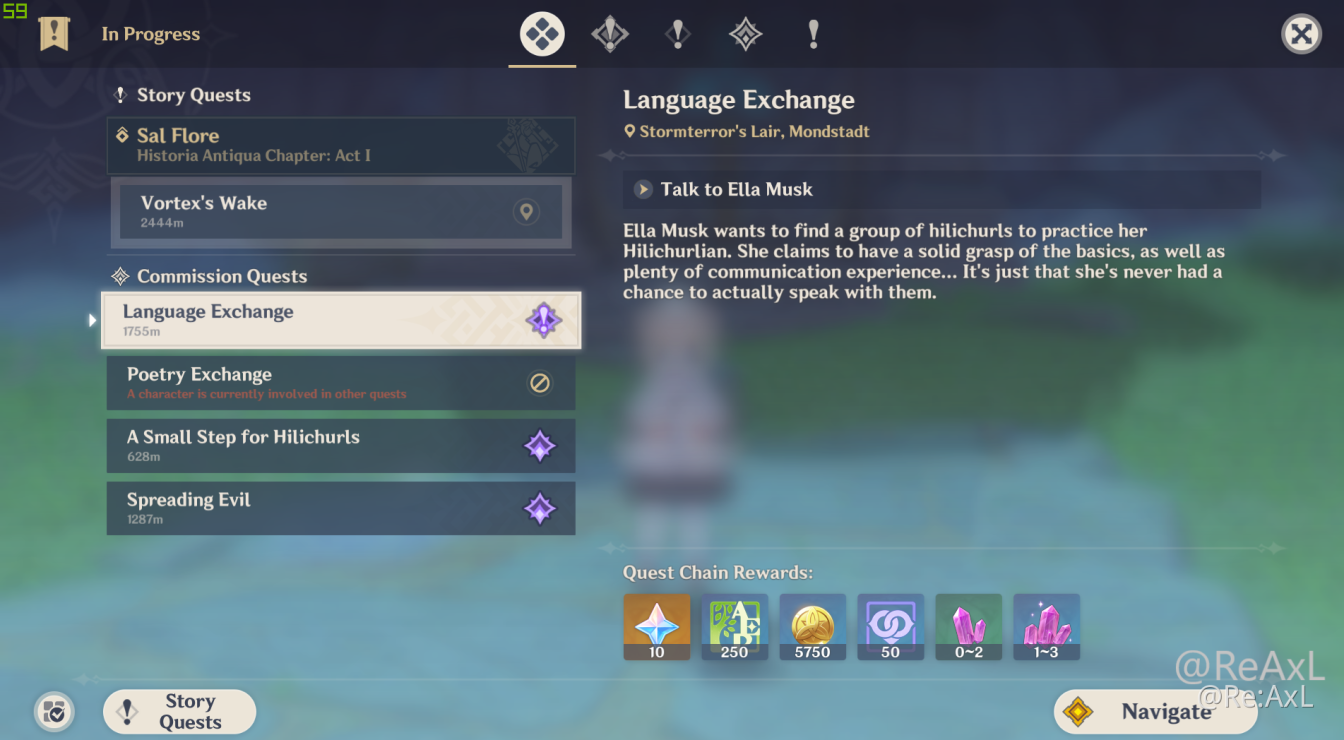This screenshot has width=1344, height=740.
Task: Click the Adventure EXP reward icon
Action: click(734, 627)
